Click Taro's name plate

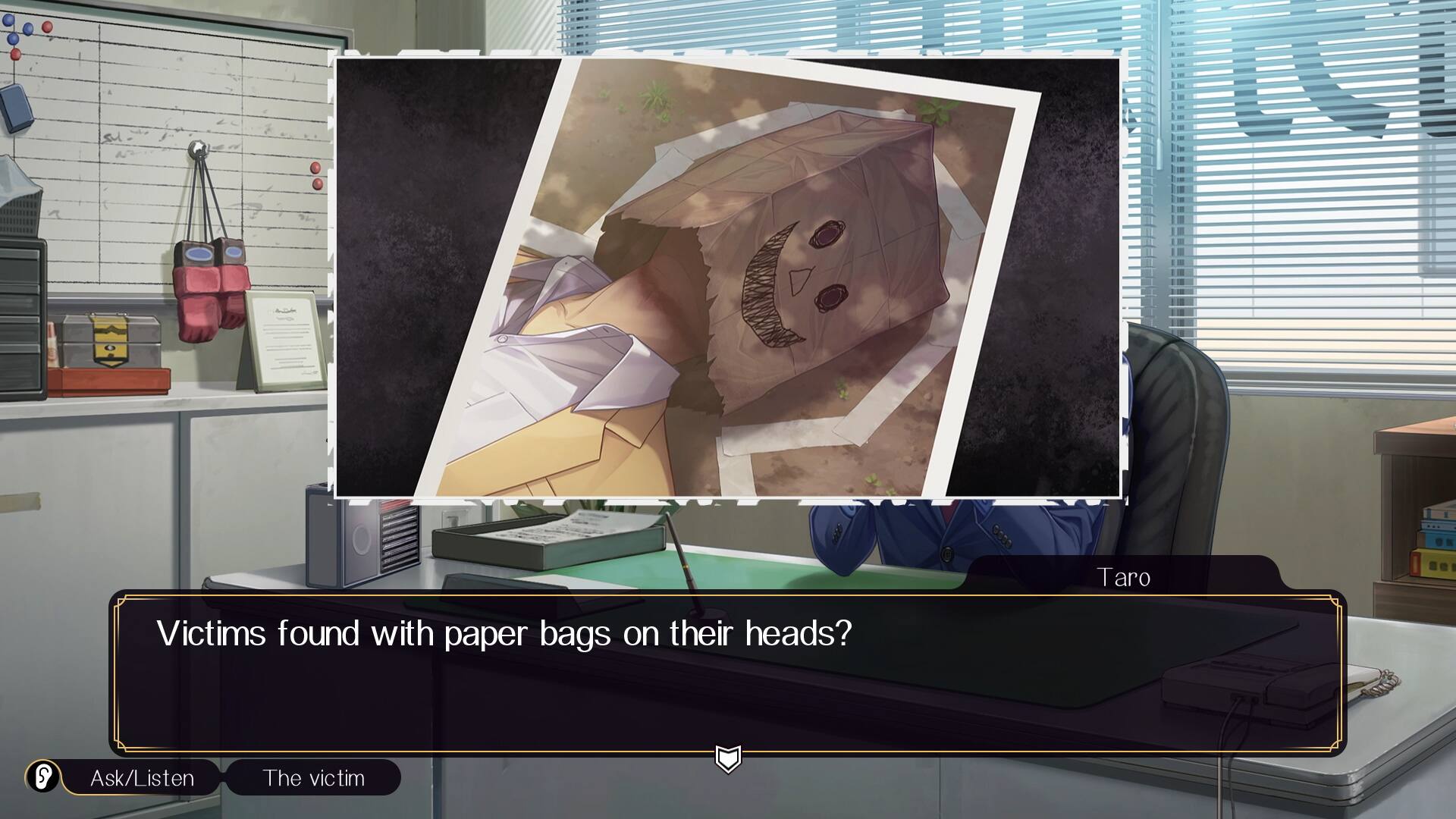1124,578
